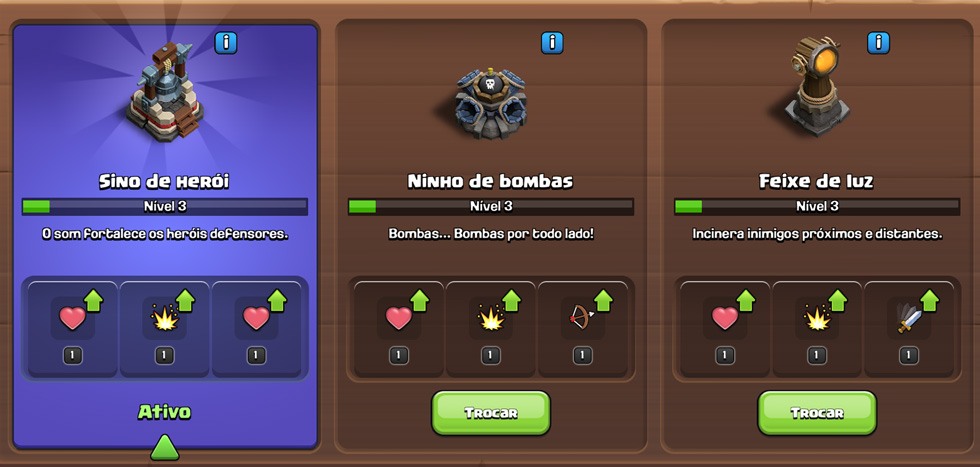Open info for Sino de herói
Viewport: 980px width, 467px height.
click(226, 43)
